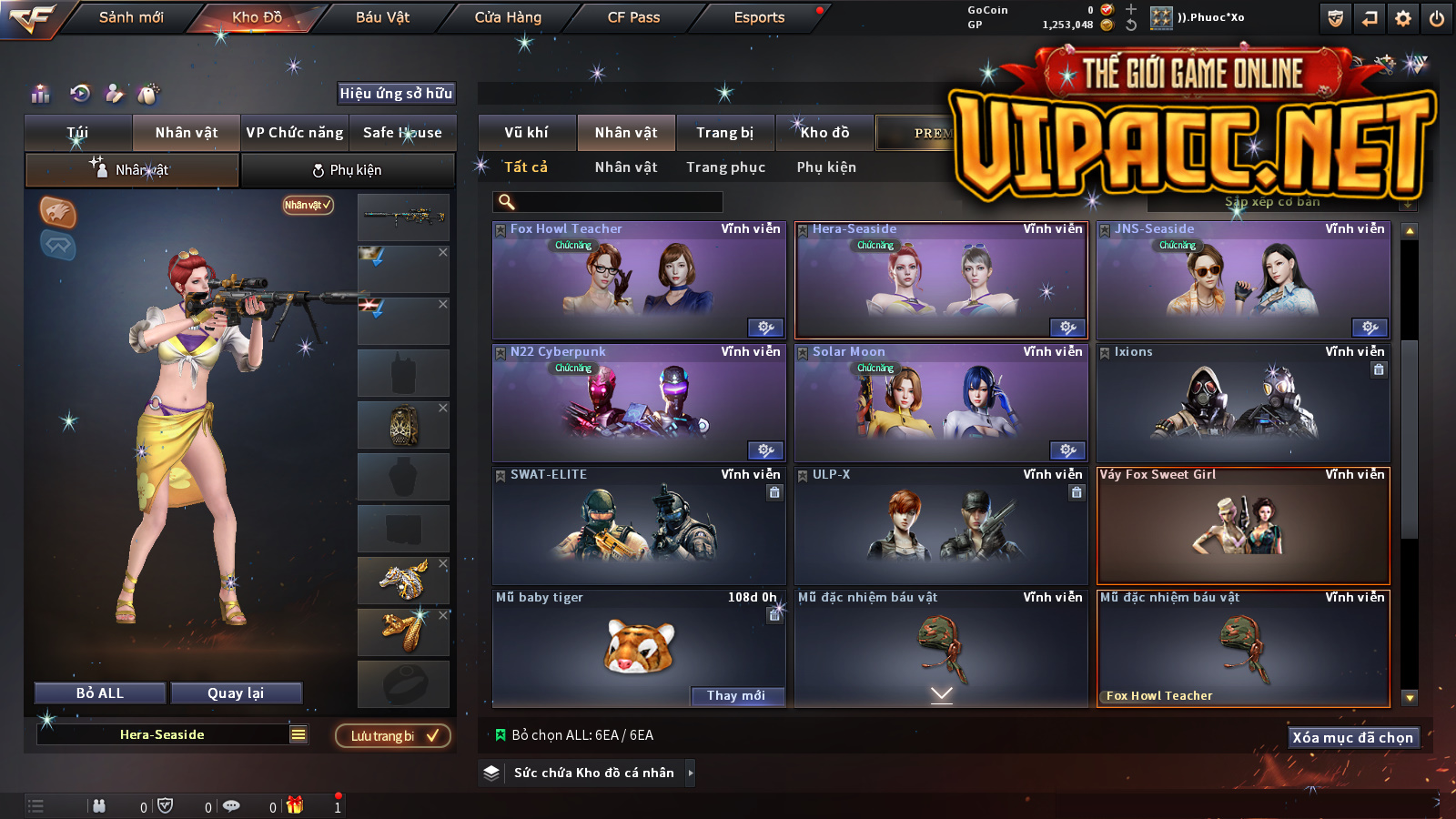The height and width of the screenshot is (819, 1456).
Task: Open the VP Chức năng tab
Action: pos(295,133)
